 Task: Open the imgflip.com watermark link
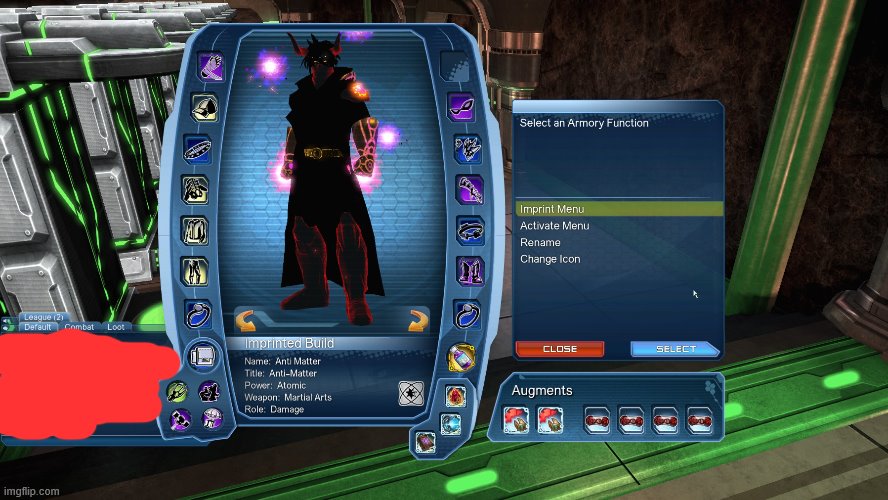[30, 491]
